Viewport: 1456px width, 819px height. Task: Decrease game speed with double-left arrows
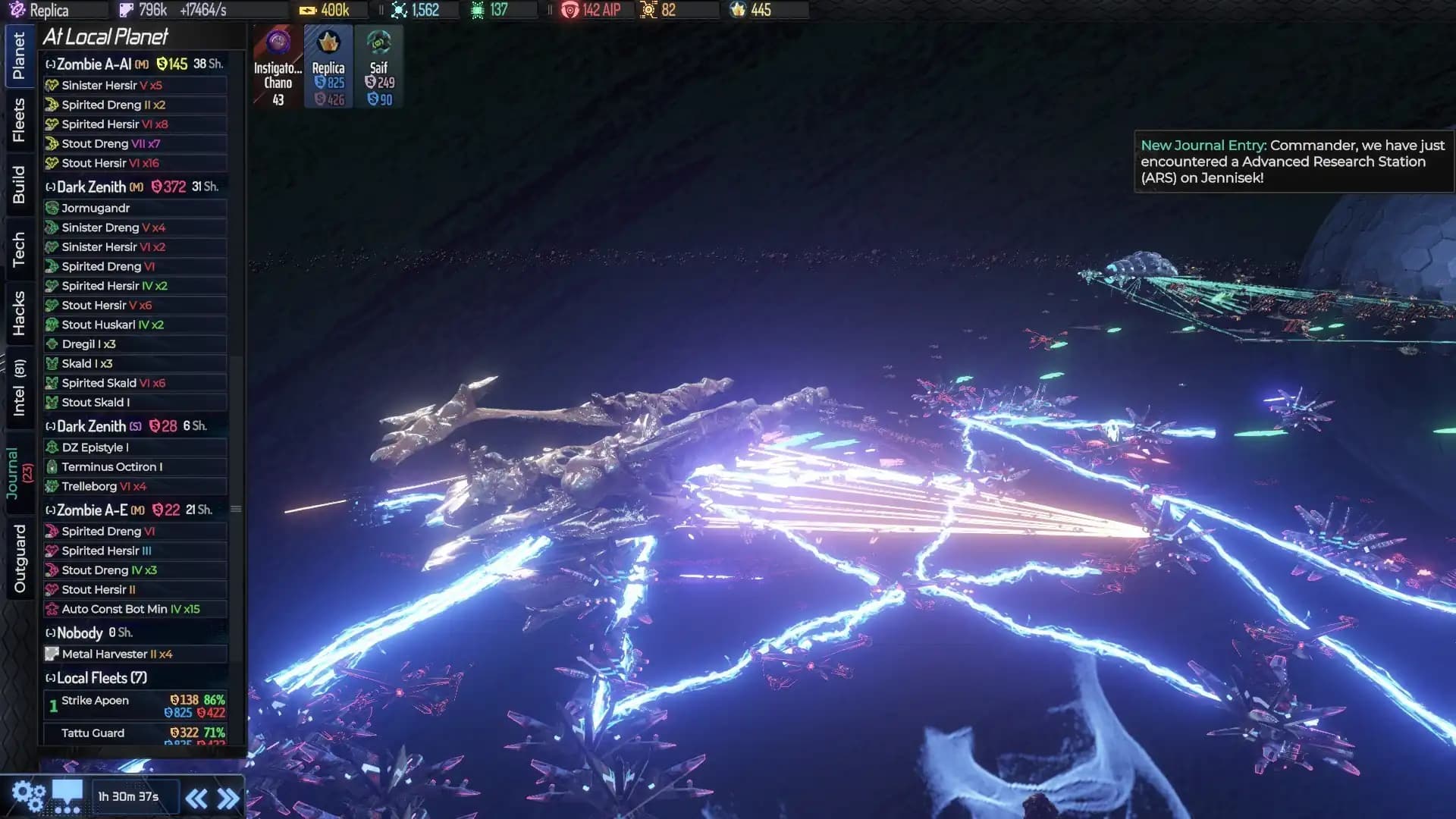(198, 797)
